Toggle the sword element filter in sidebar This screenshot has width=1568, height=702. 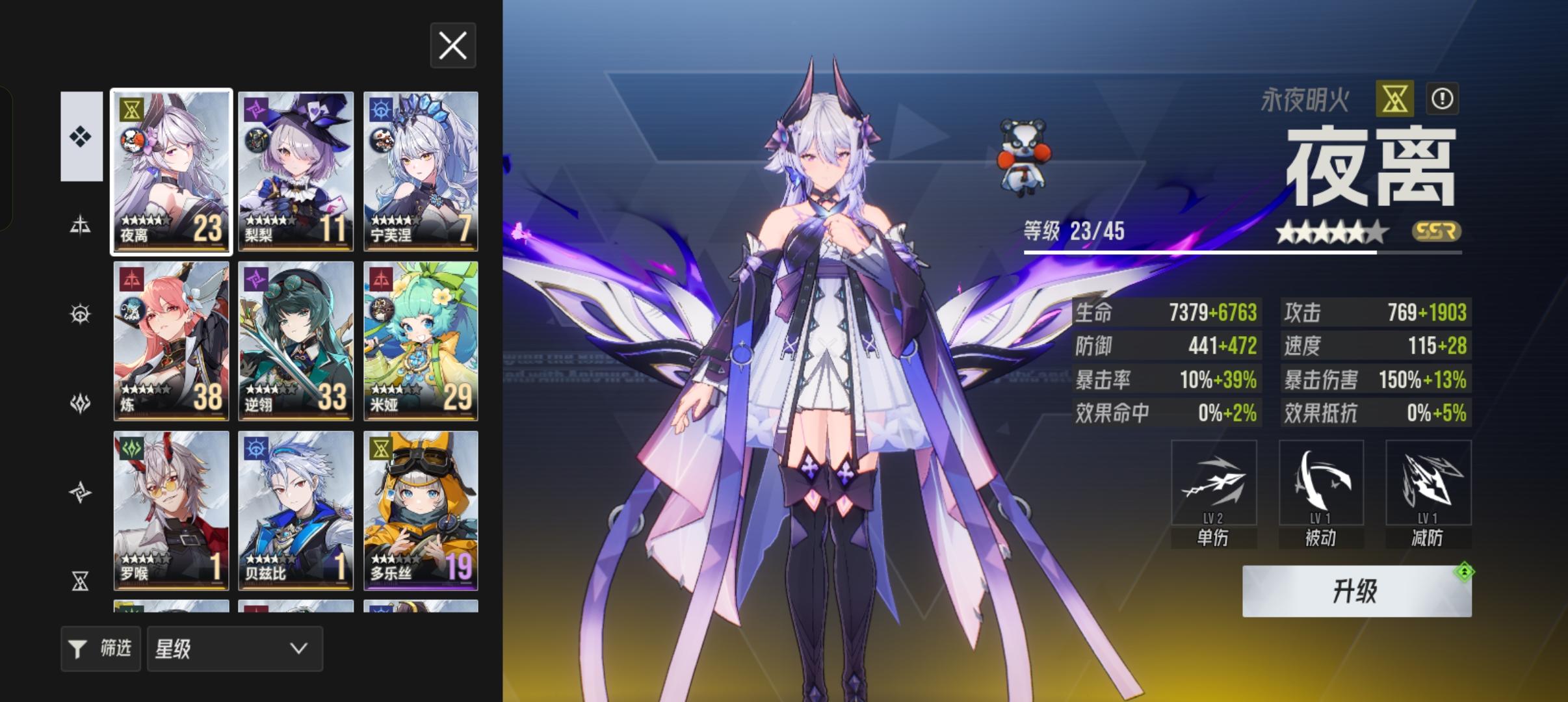coord(81,224)
